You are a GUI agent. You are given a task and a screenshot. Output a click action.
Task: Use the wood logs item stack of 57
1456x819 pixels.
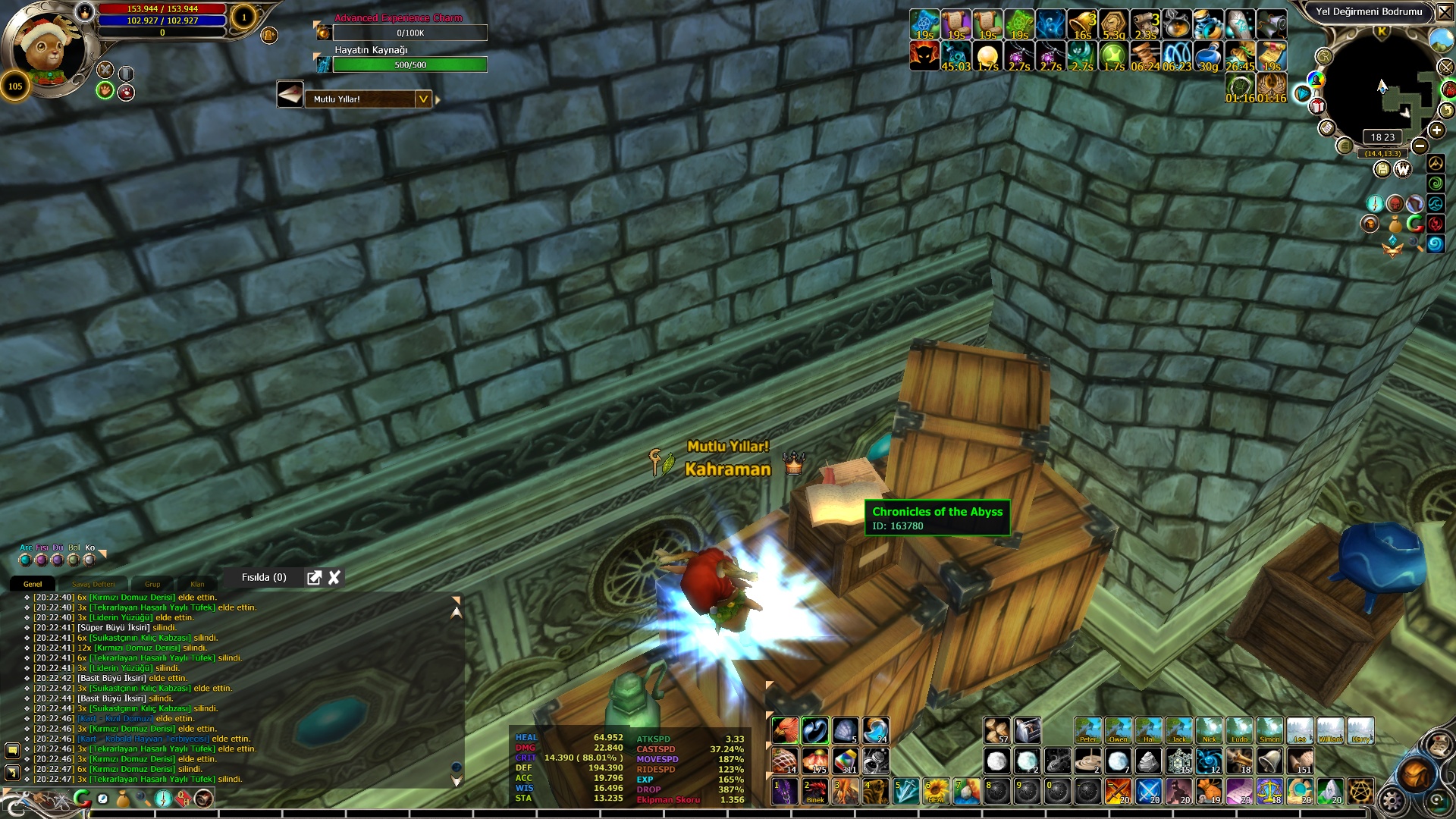[997, 730]
